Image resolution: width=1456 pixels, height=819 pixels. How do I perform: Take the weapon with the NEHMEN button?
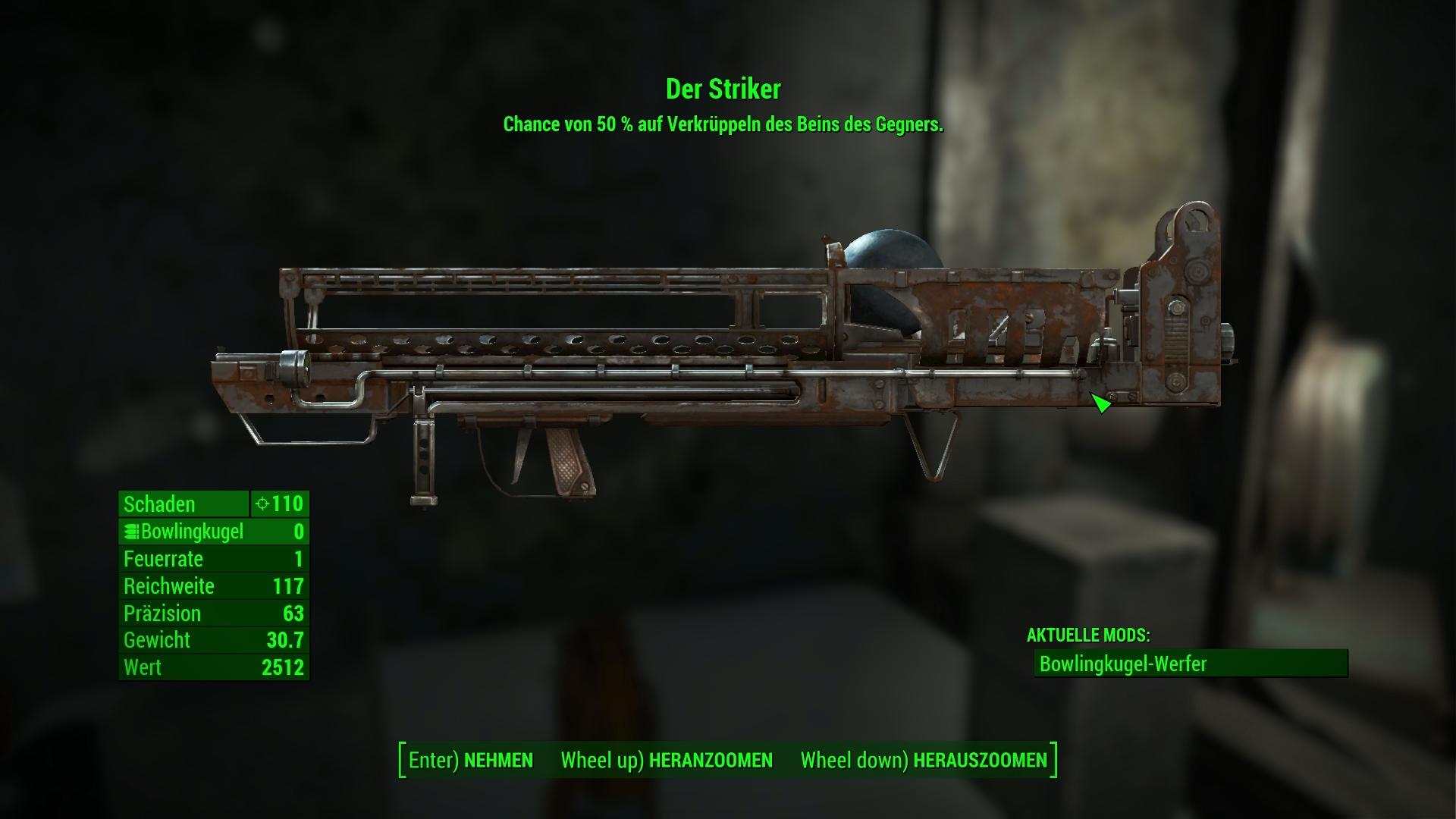(471, 761)
